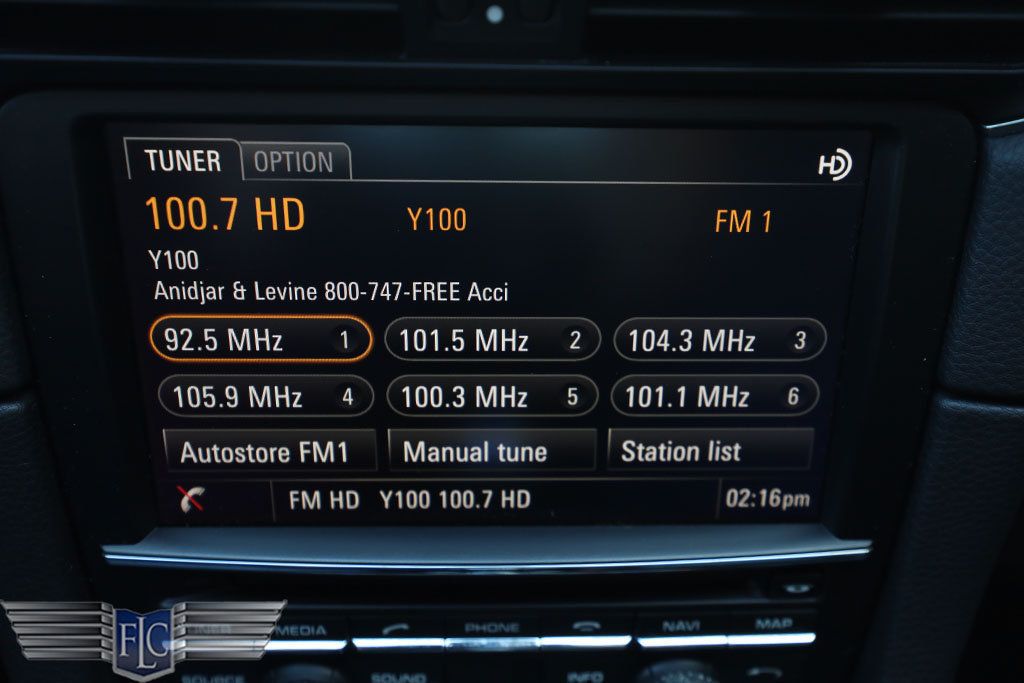Choose the 104.3 MHz preset
Viewport: 1024px width, 683px height.
pyautogui.click(x=718, y=341)
